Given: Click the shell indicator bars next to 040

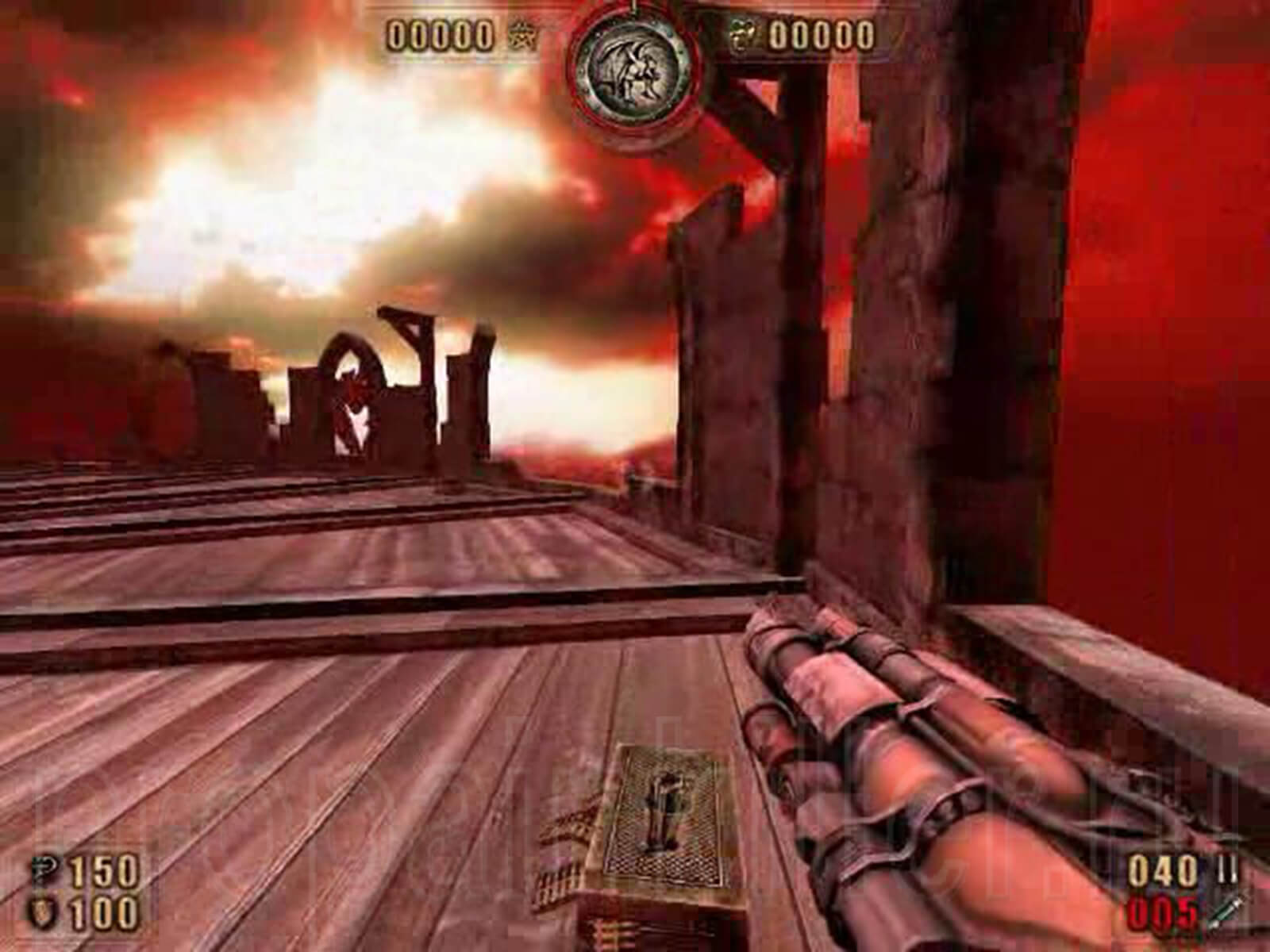Looking at the screenshot, I should point(1227,869).
